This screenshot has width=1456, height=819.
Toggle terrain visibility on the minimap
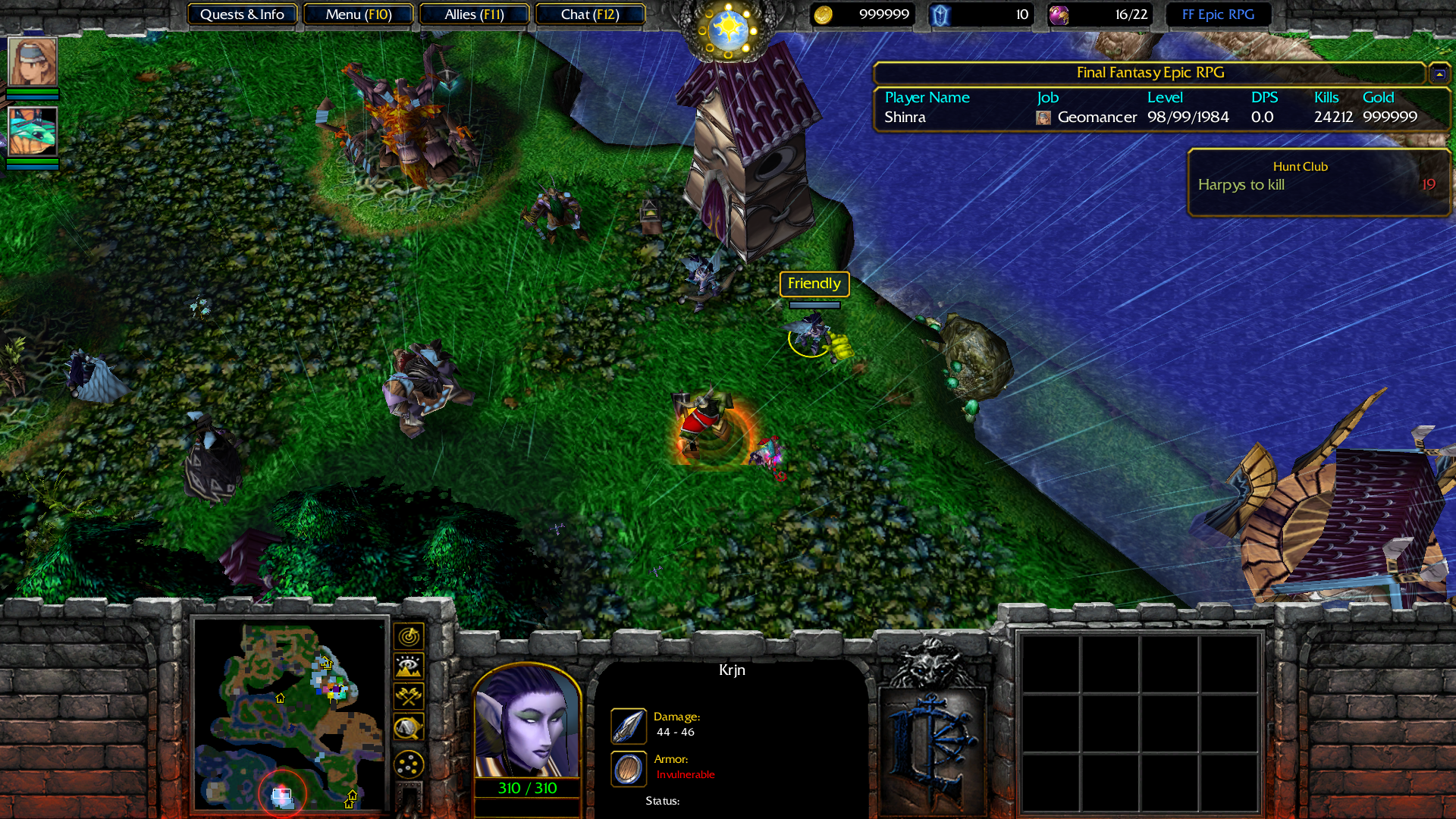408,666
